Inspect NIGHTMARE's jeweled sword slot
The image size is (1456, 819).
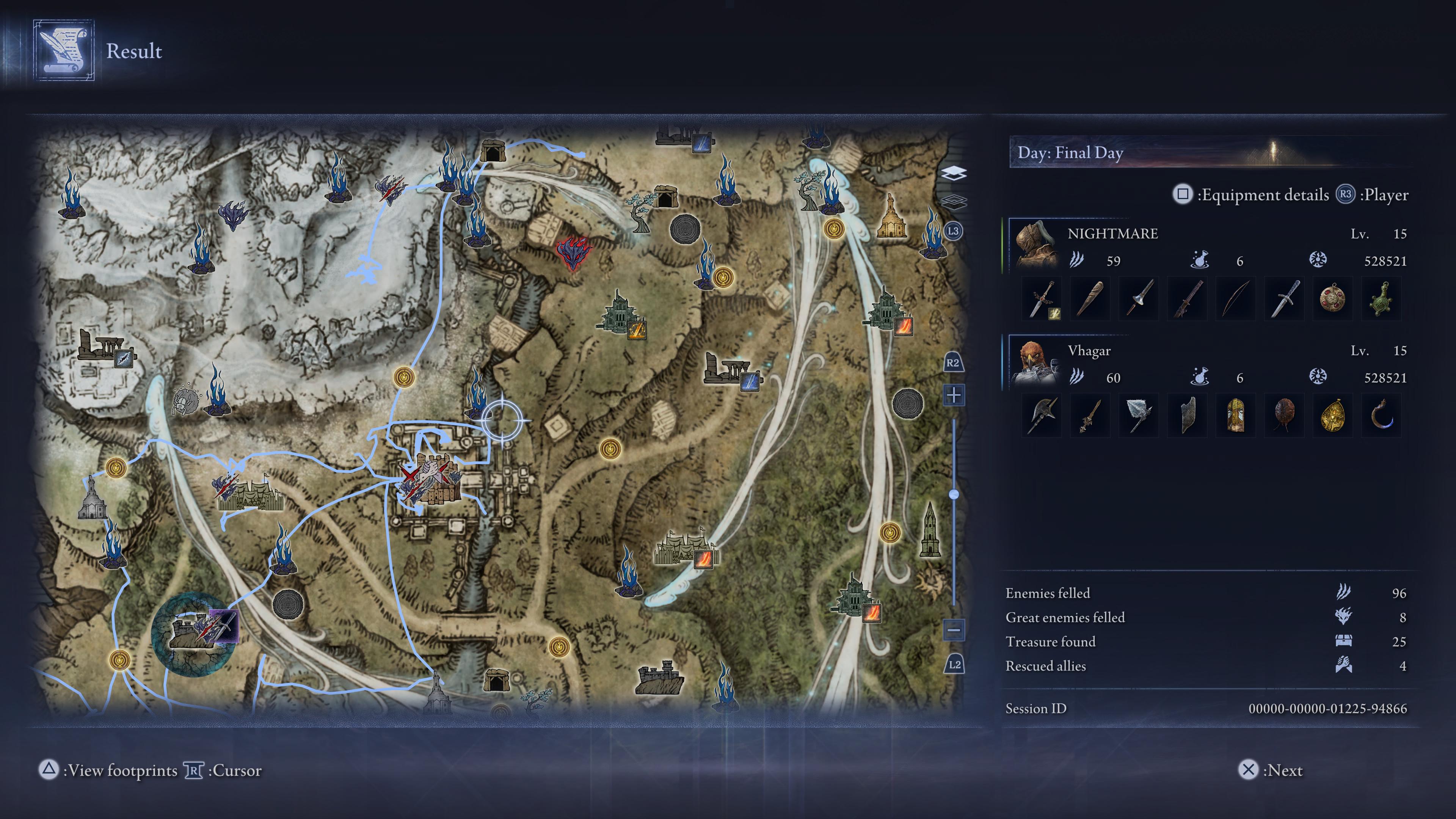pos(1042,299)
